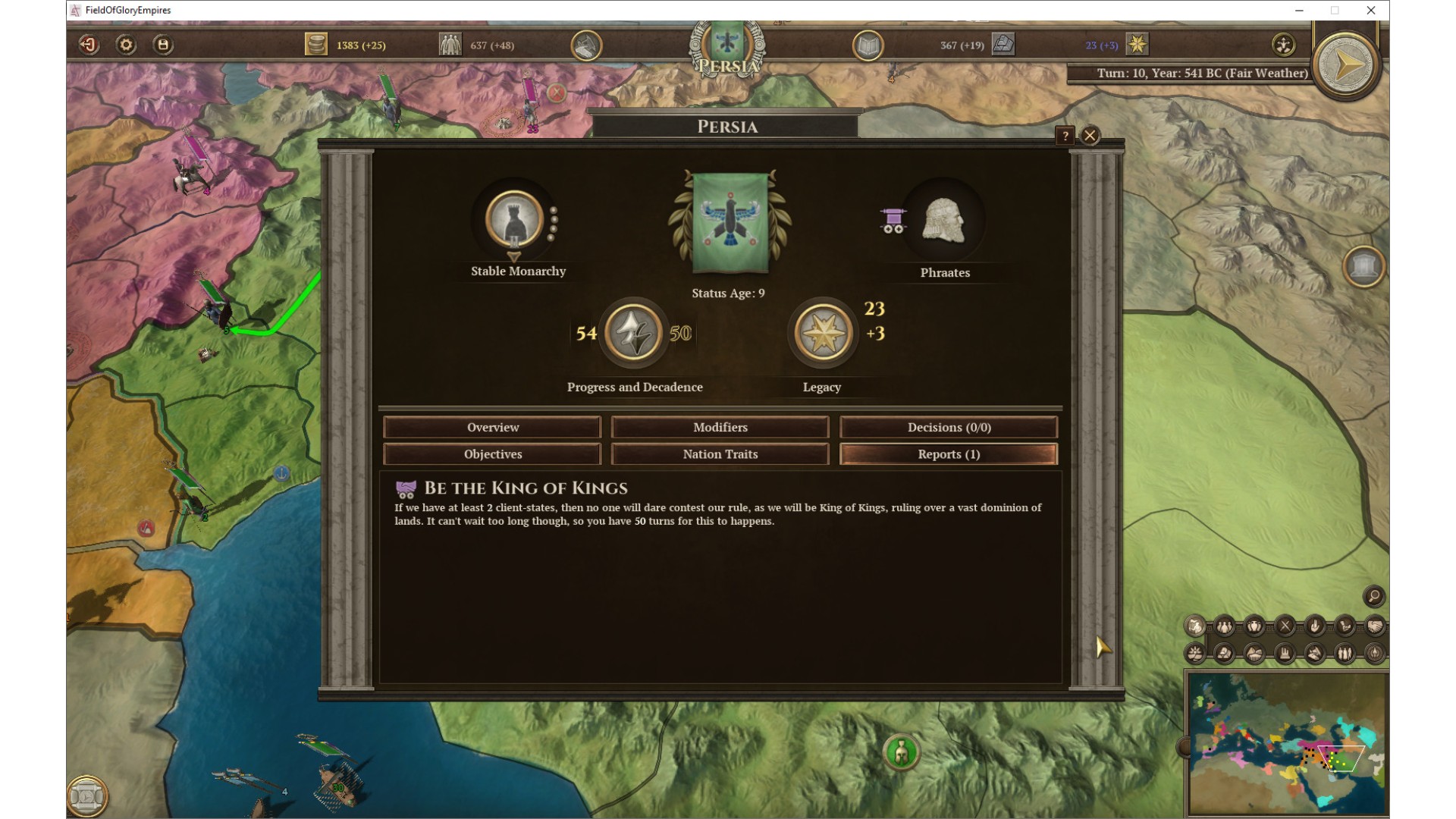Screen dimensions: 1456x819
Task: Select the Objectives tab
Action: point(492,454)
